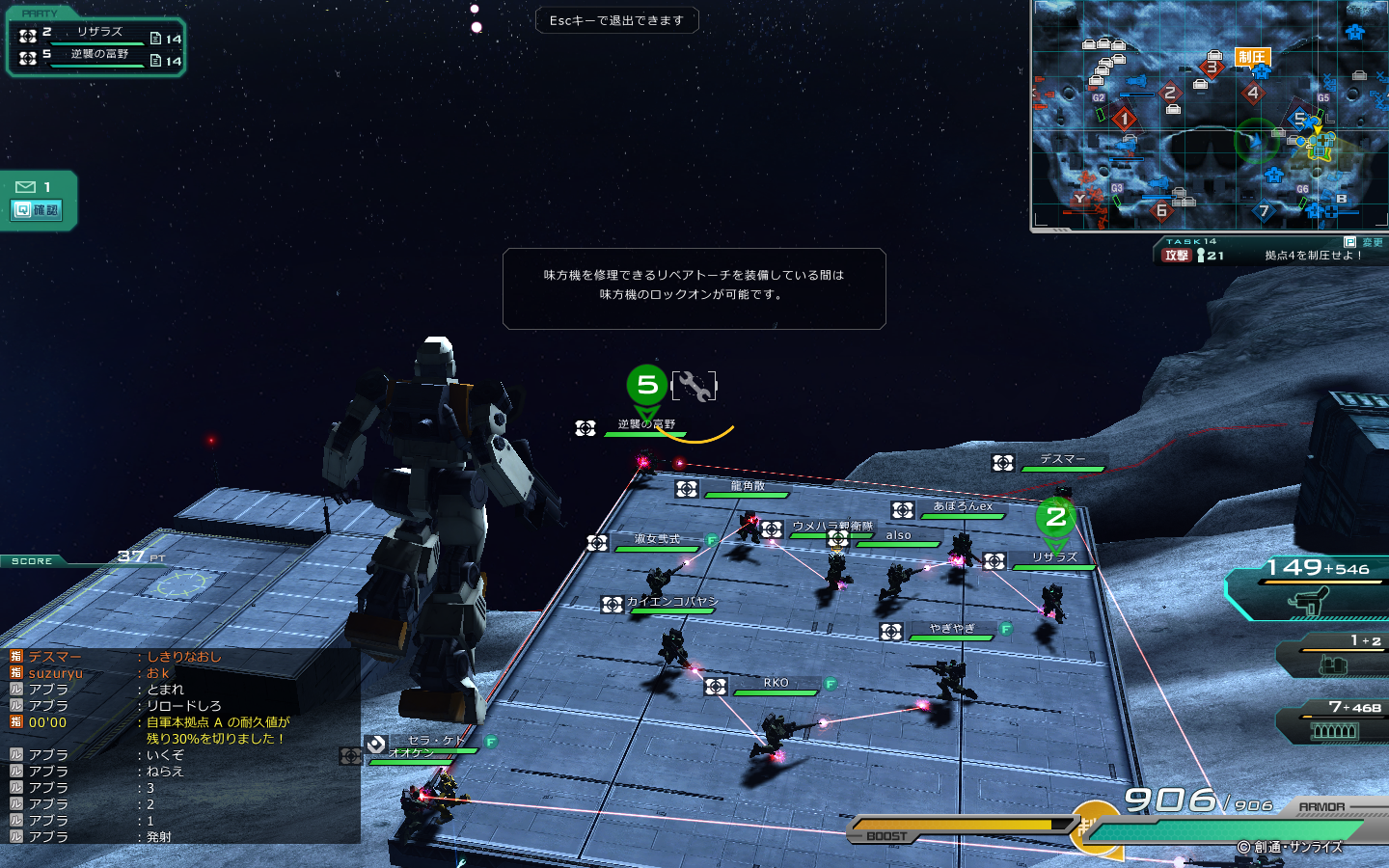Select base marker 6 on minimap
The image size is (1389, 868).
pyautogui.click(x=1161, y=210)
